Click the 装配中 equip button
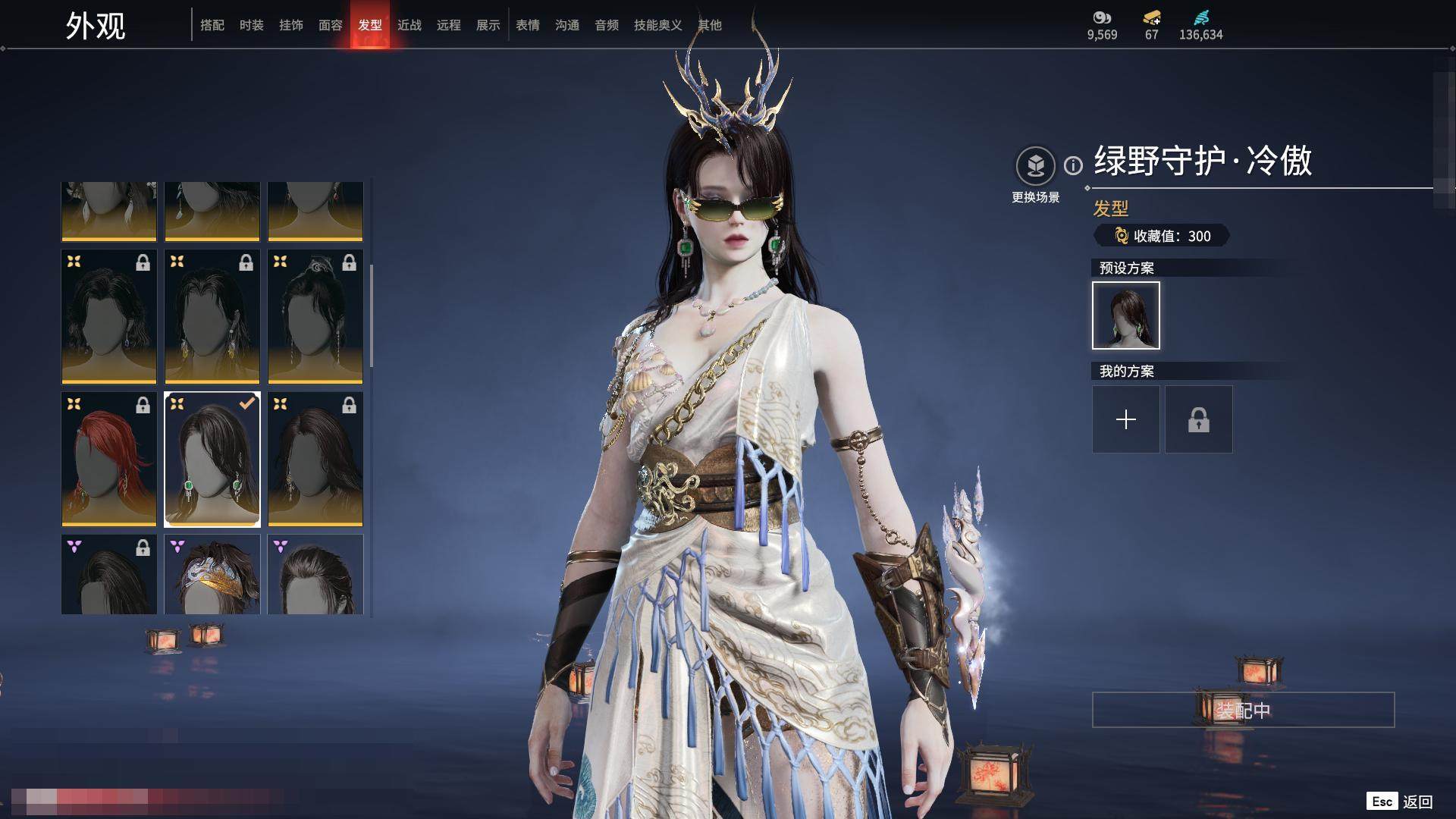1456x819 pixels. pyautogui.click(x=1243, y=710)
